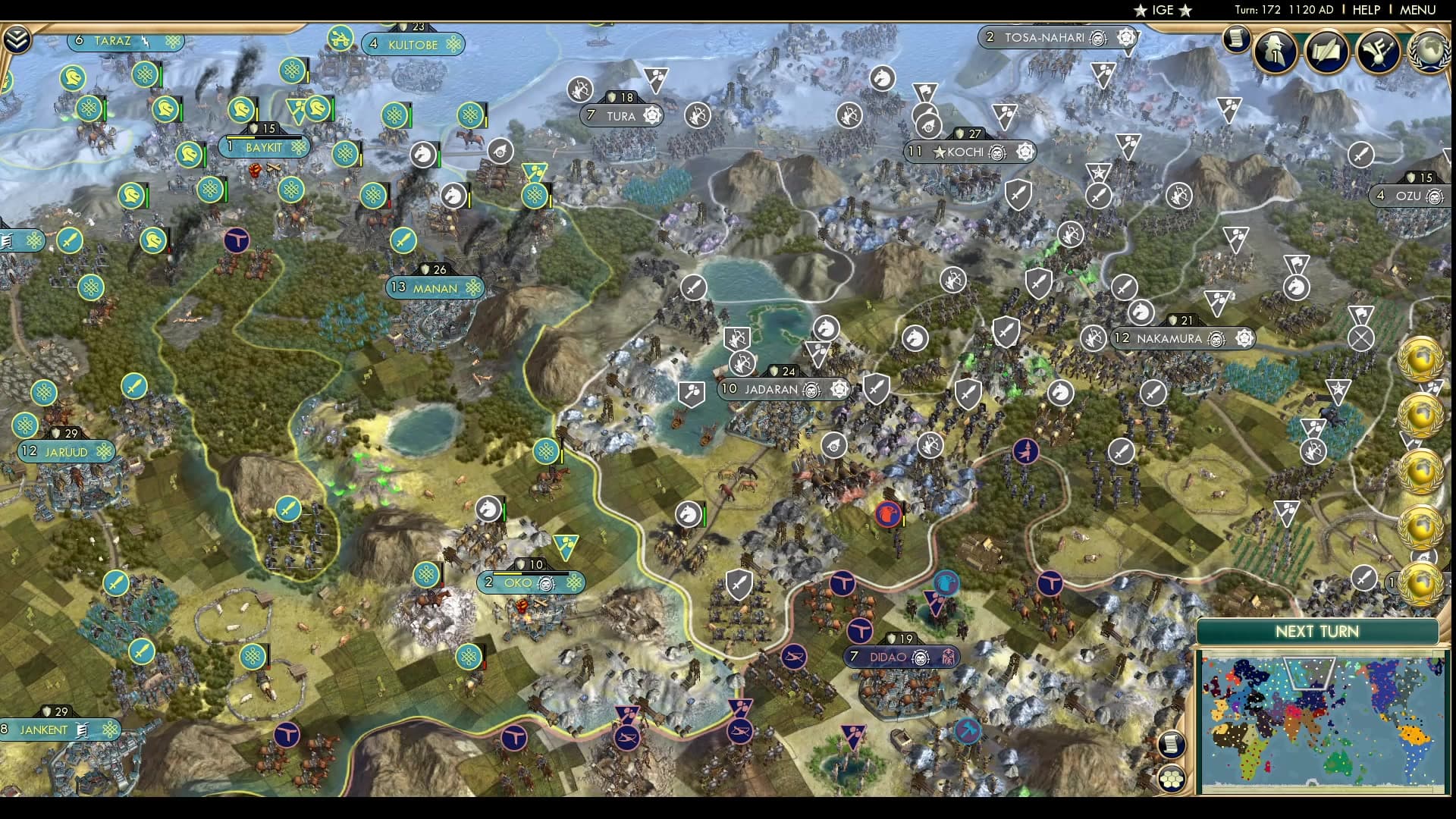Click the green health bar beside the horseman flag
The height and width of the screenshot is (819, 1456).
(504, 509)
